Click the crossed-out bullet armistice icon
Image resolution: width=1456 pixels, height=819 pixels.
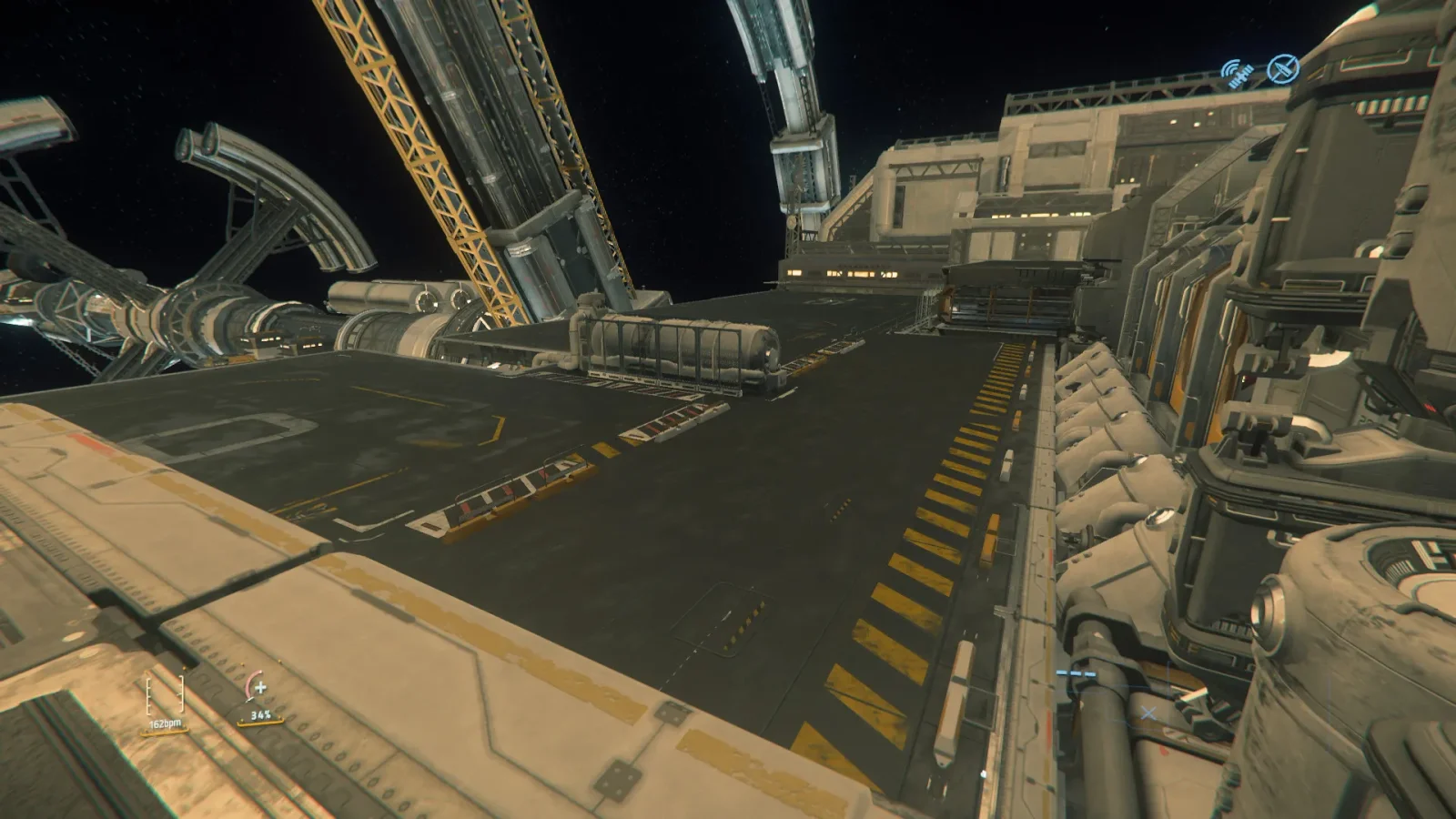tap(1283, 69)
